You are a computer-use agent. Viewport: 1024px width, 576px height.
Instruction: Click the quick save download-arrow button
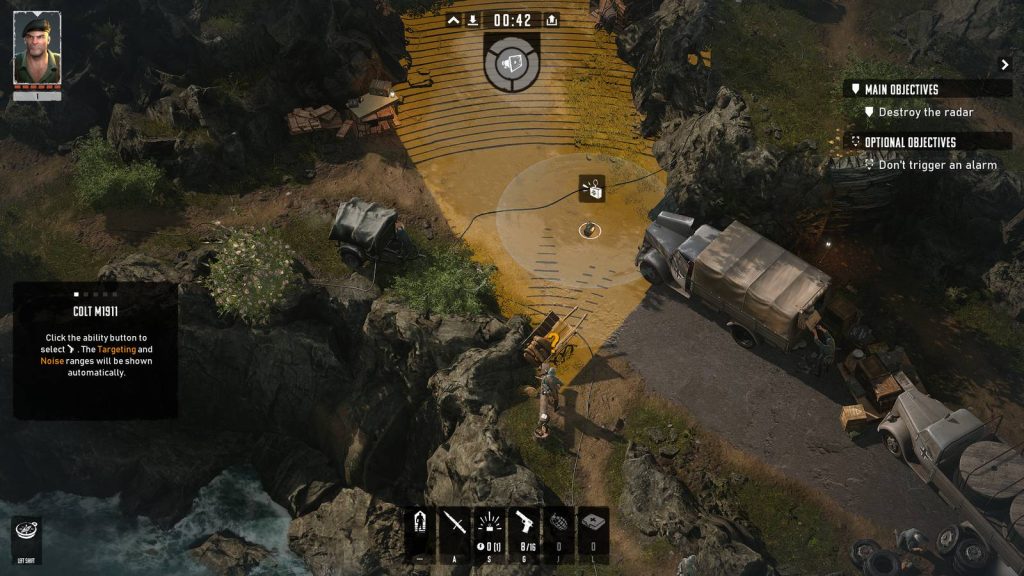473,20
